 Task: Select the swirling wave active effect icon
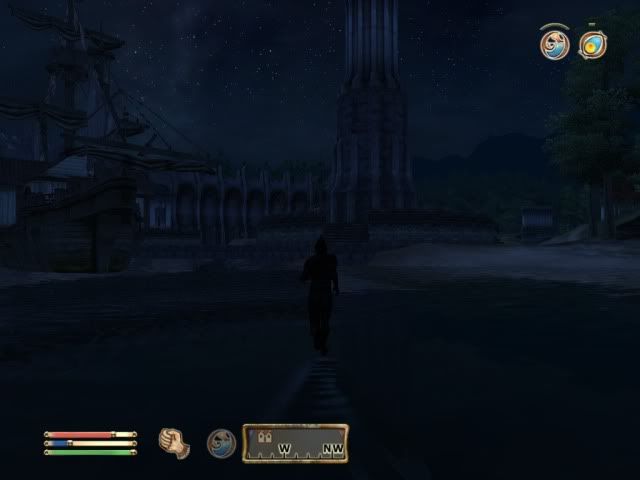coord(554,44)
